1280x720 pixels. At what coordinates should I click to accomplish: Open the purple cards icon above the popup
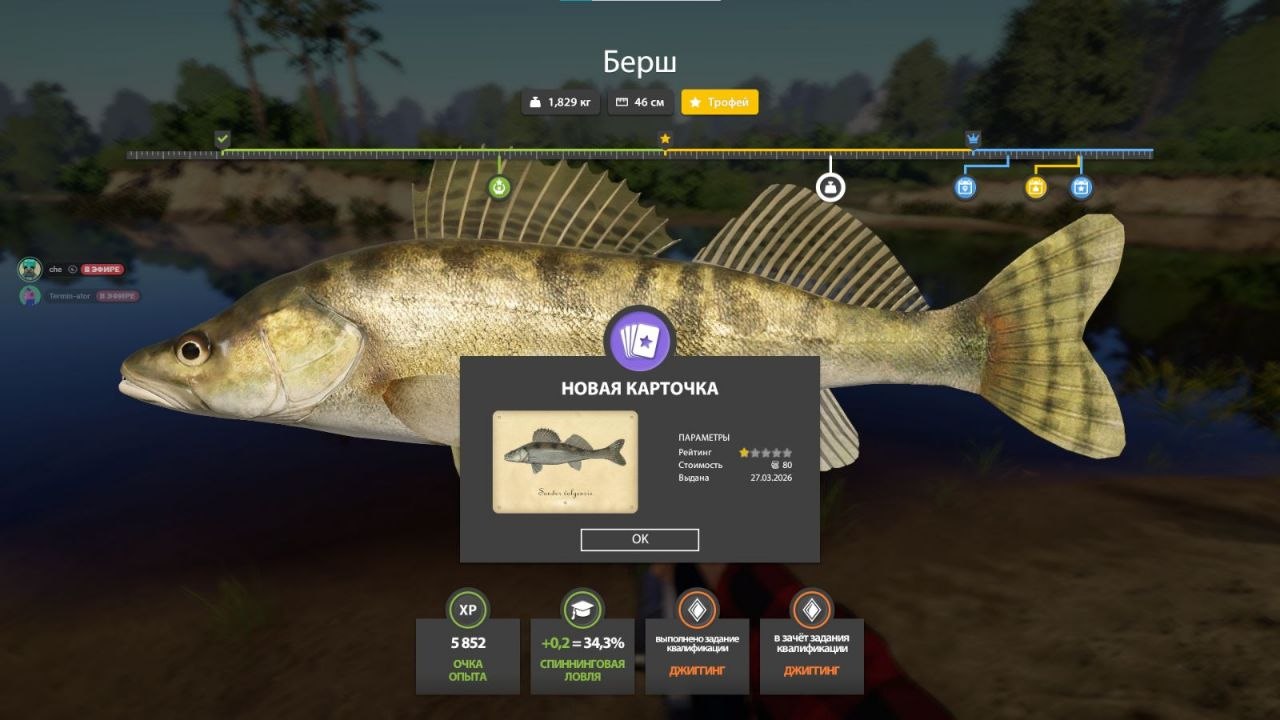(641, 340)
